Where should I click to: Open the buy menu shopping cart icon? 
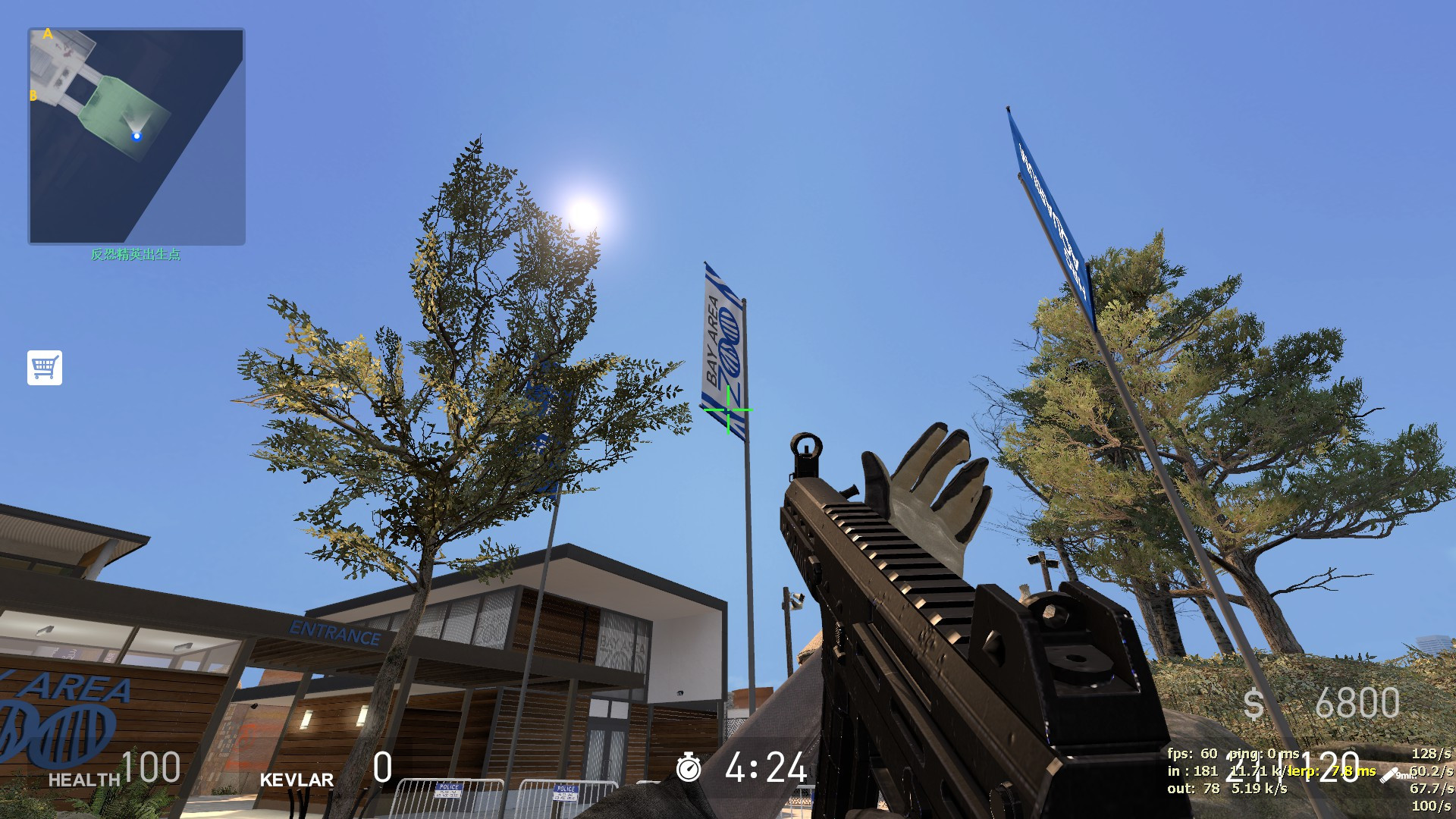[x=46, y=369]
